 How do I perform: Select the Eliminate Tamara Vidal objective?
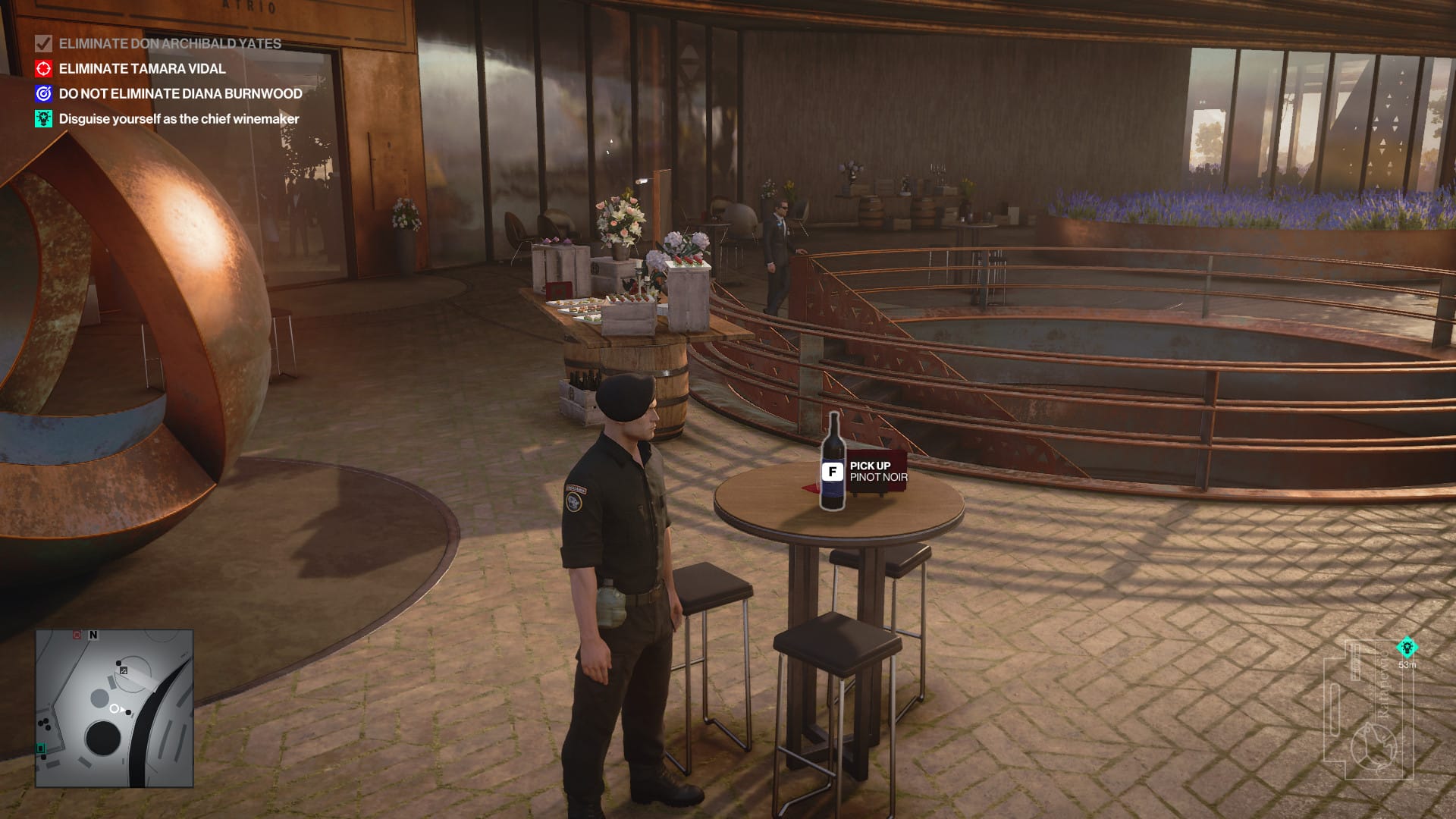click(x=142, y=69)
